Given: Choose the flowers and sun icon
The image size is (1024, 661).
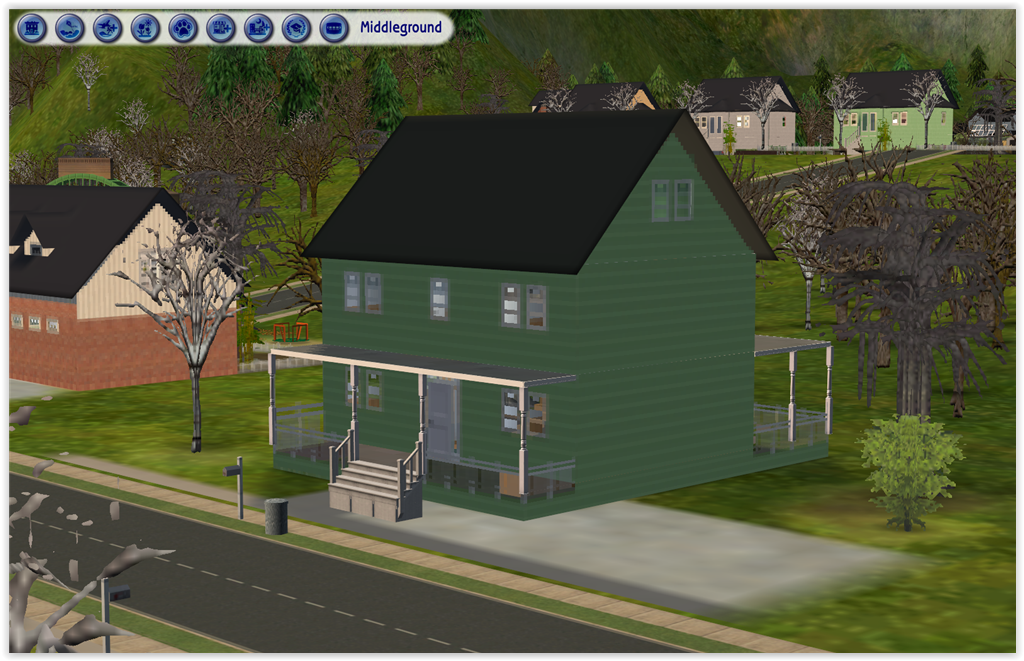Looking at the screenshot, I should pos(145,28).
